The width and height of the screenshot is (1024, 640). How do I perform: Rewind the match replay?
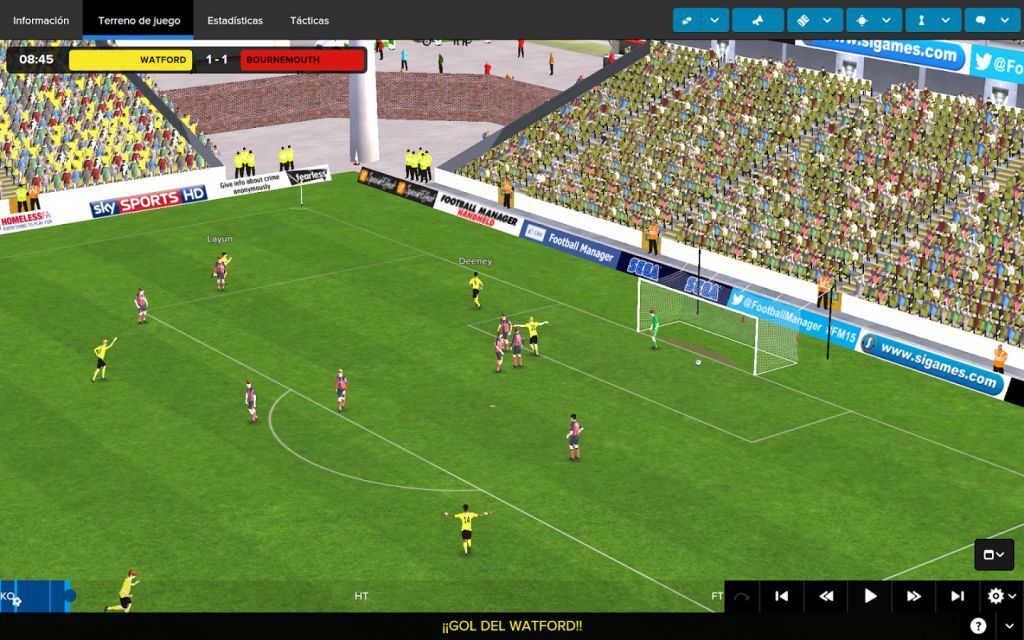click(x=826, y=596)
